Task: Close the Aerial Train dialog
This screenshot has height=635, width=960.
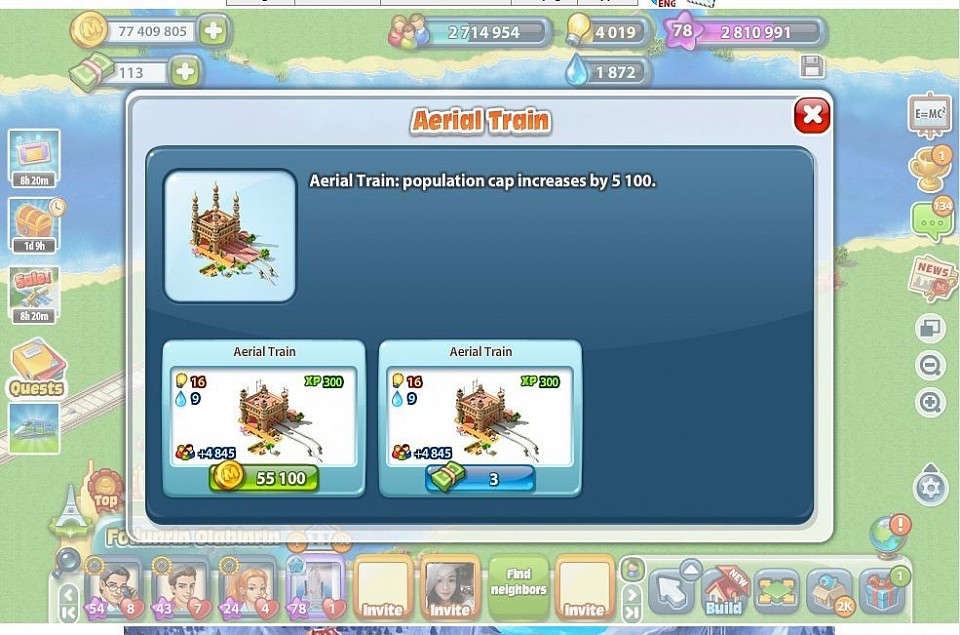Action: pos(811,116)
